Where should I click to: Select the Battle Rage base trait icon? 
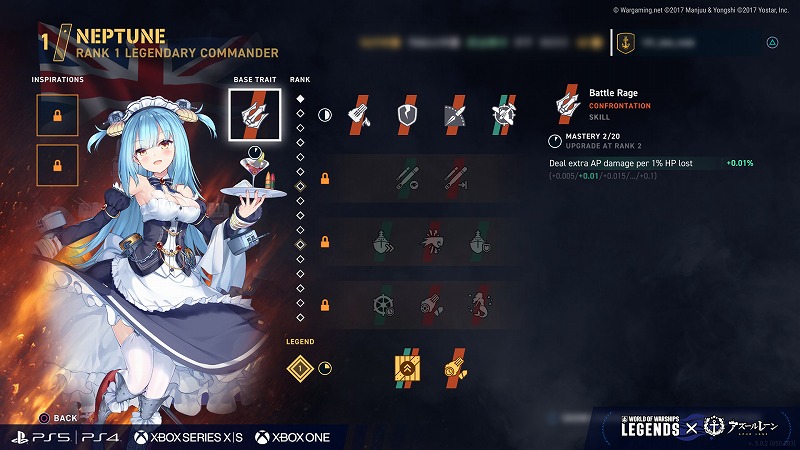tap(253, 114)
